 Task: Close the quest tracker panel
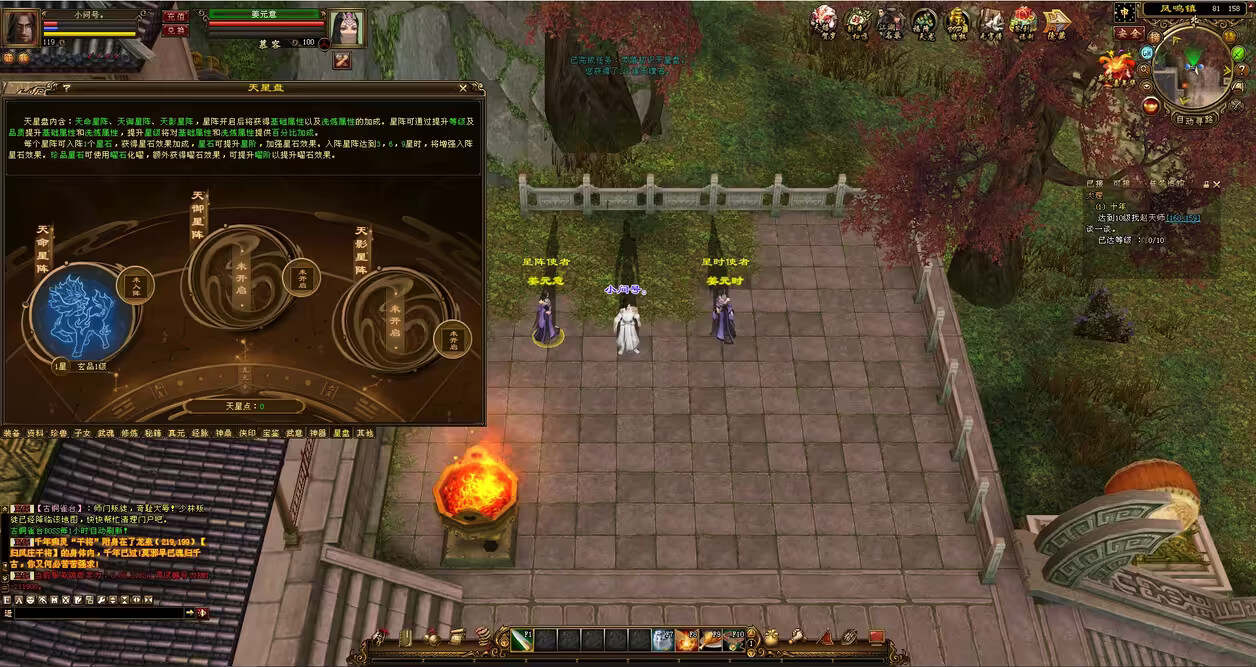point(1217,184)
